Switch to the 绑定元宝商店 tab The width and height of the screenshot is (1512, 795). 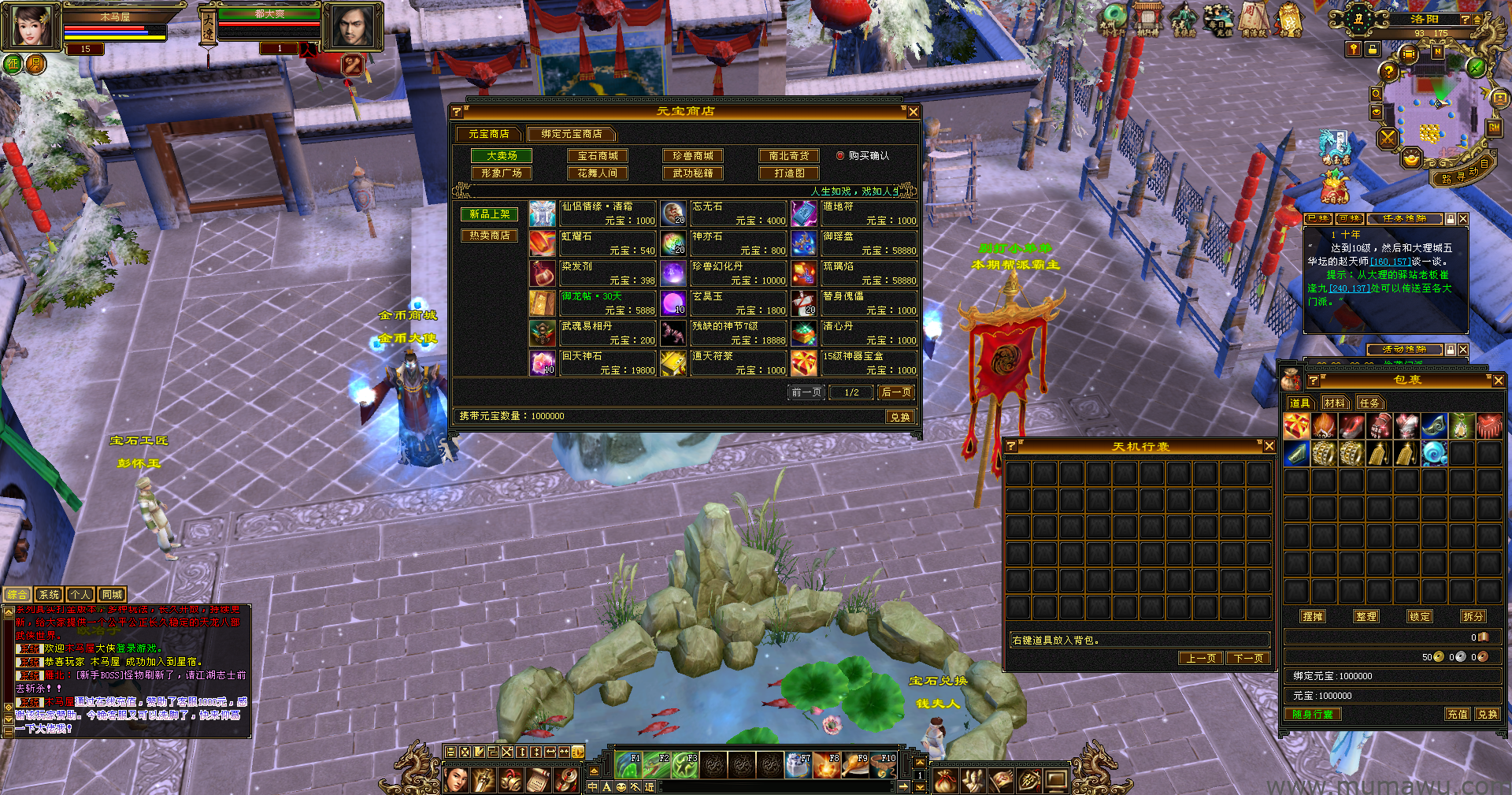click(571, 134)
